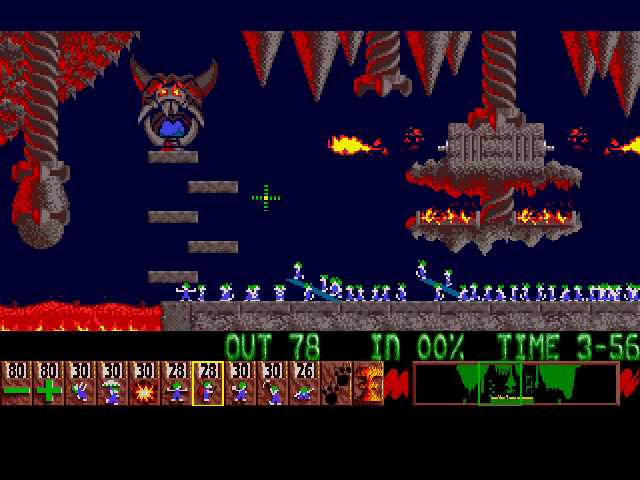Decrease the release rate with the minus button
The height and width of the screenshot is (480, 640).
click(x=16, y=384)
